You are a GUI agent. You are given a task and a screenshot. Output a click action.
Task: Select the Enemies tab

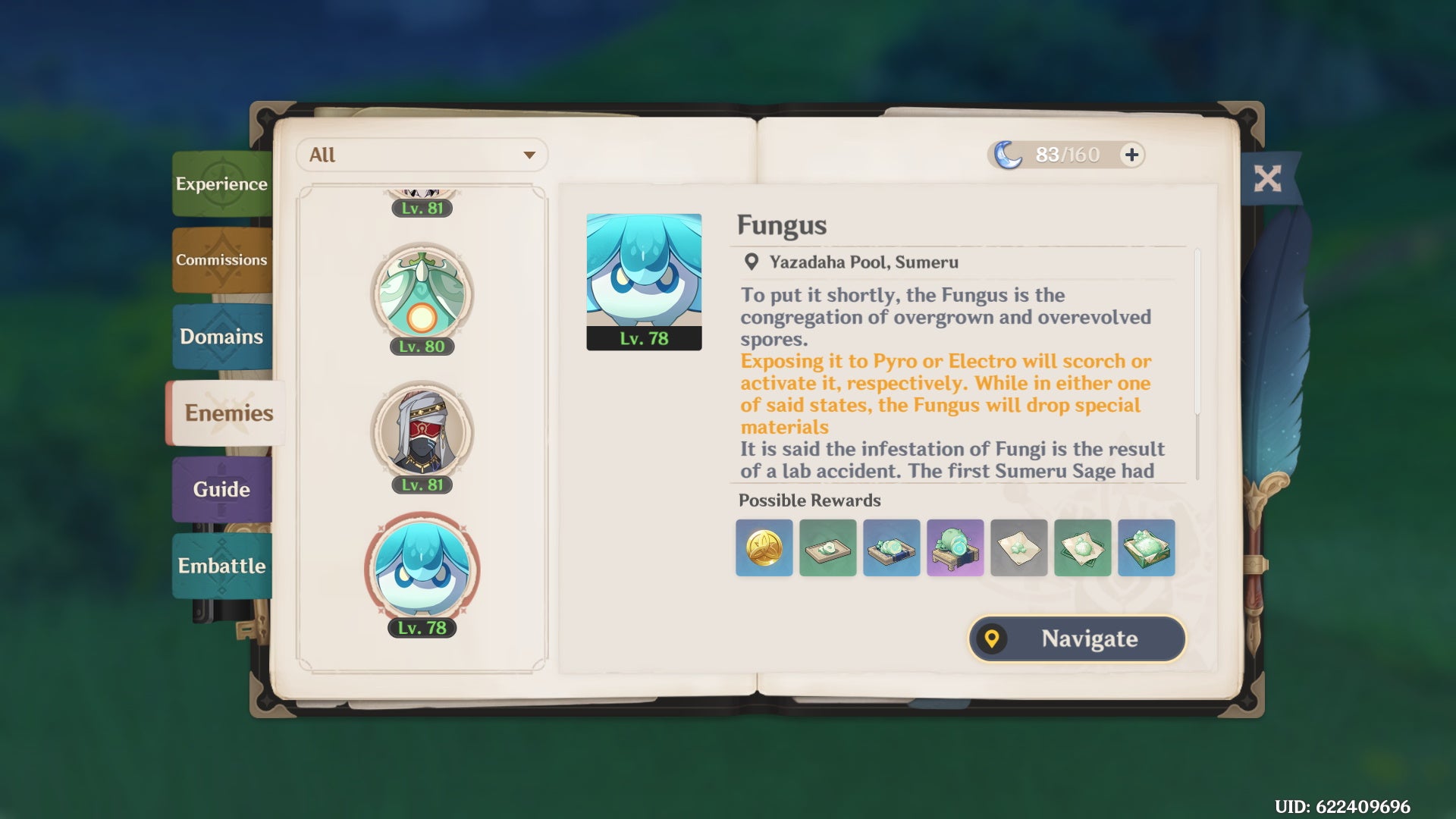pos(227,413)
